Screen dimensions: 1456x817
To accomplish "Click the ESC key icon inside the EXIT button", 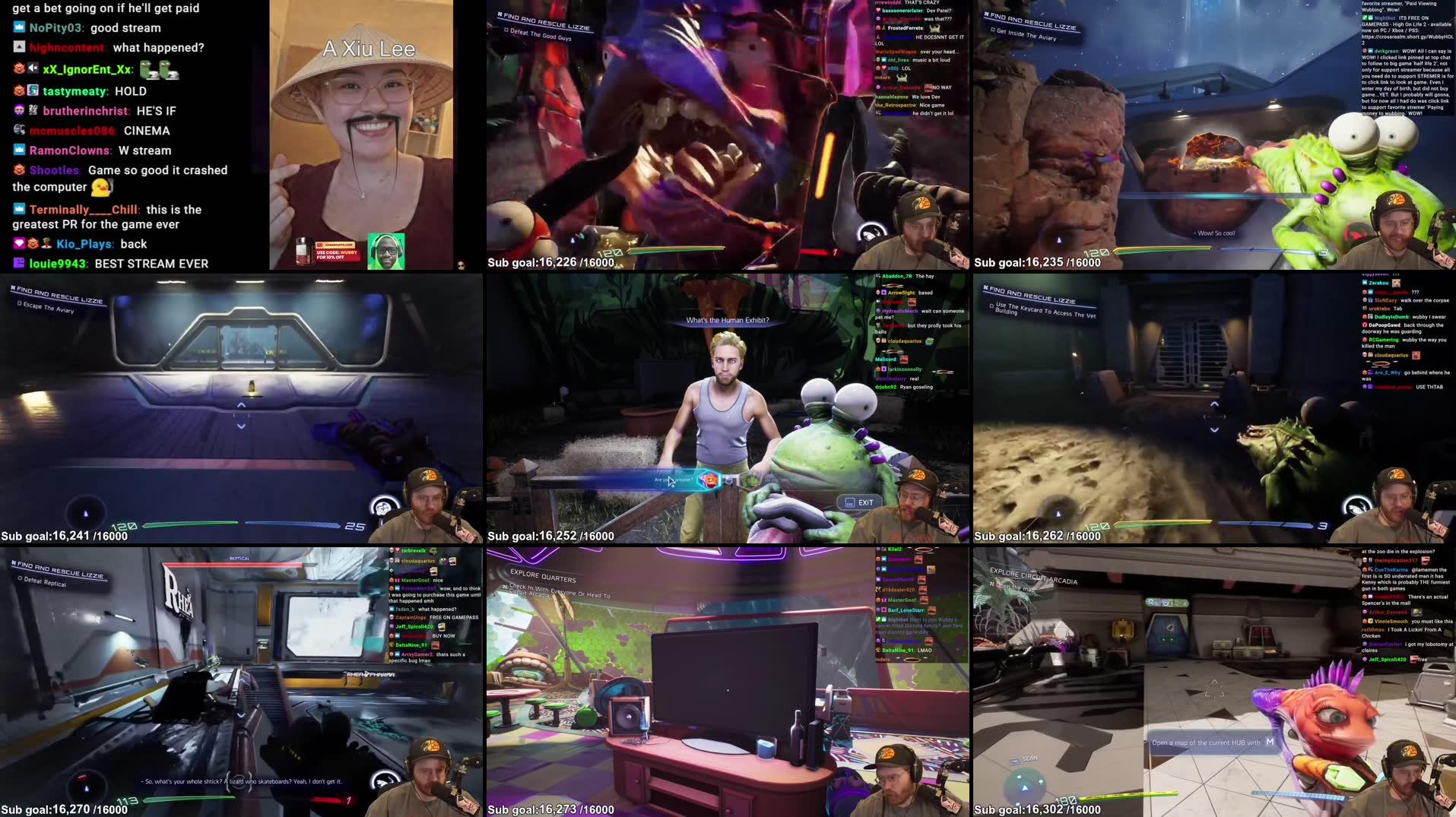I will tap(849, 502).
